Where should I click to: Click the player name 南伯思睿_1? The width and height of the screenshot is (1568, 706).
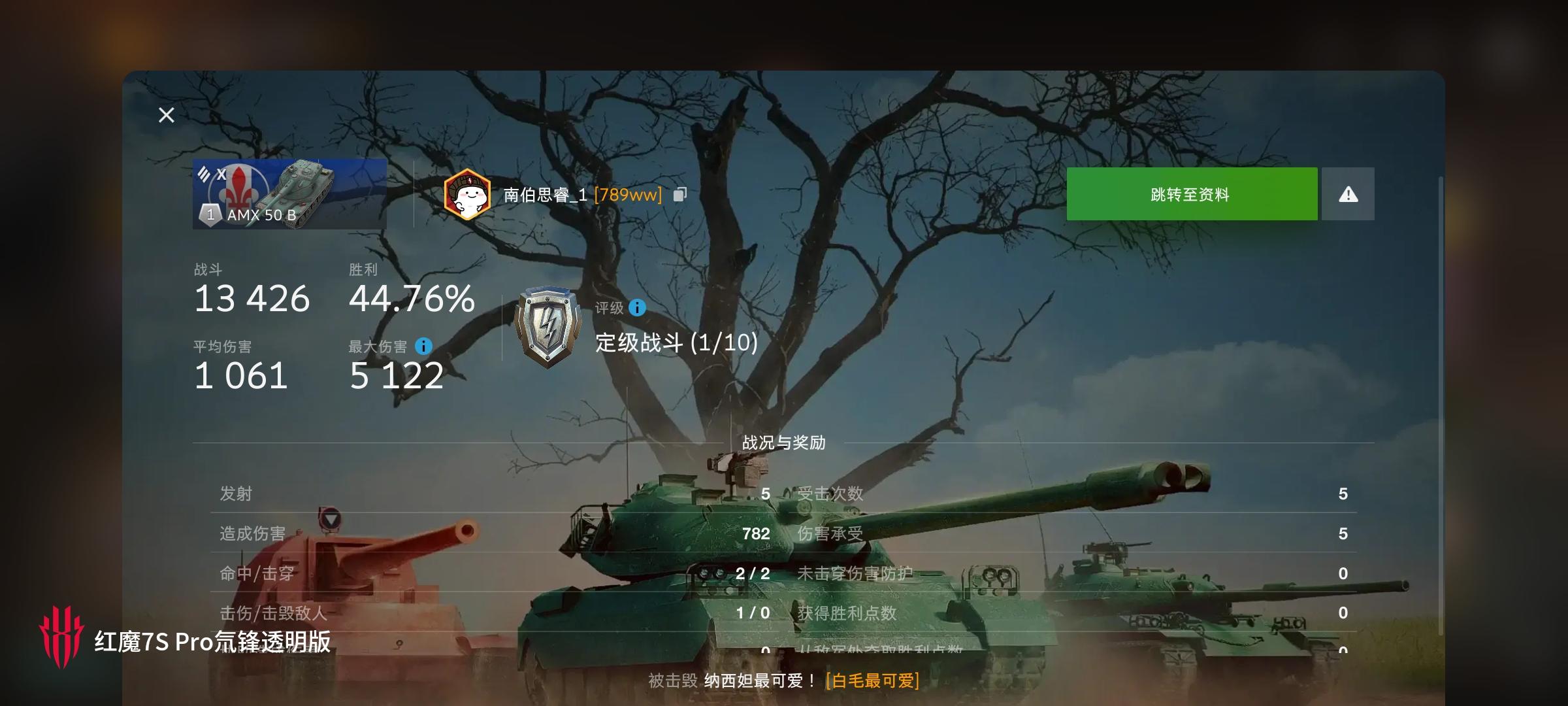pos(545,193)
